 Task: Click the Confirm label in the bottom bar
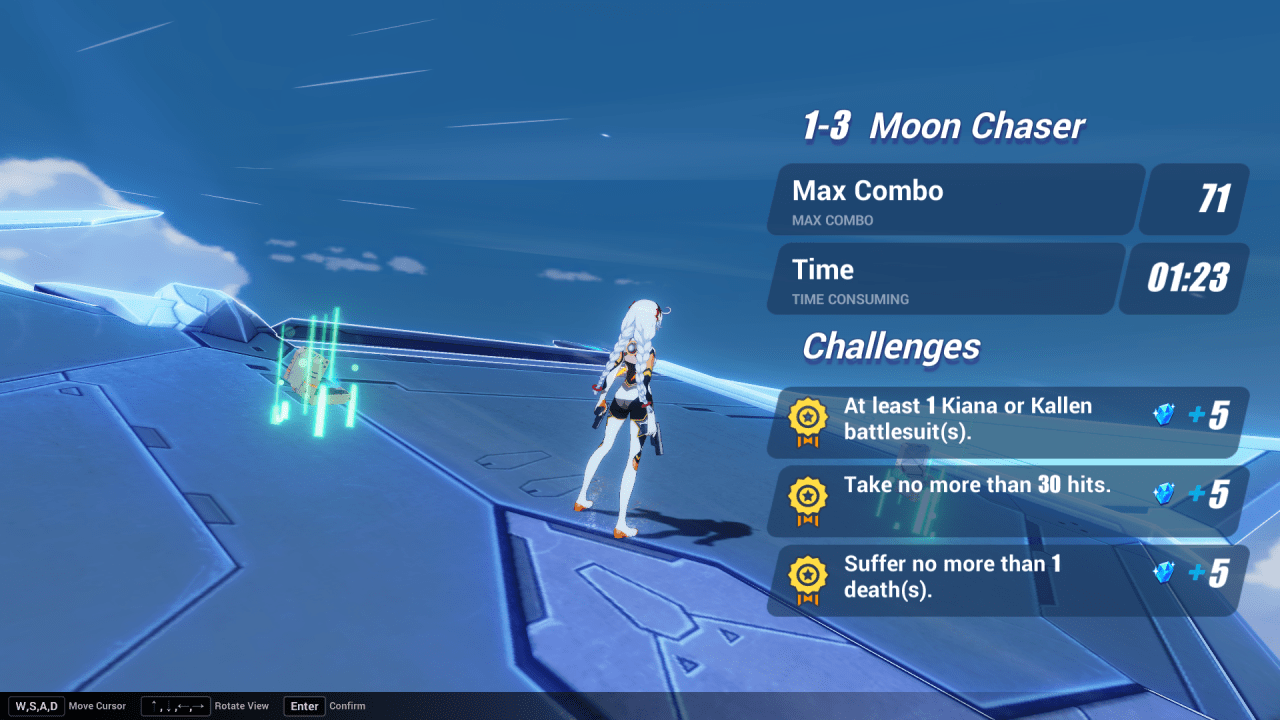(x=347, y=706)
